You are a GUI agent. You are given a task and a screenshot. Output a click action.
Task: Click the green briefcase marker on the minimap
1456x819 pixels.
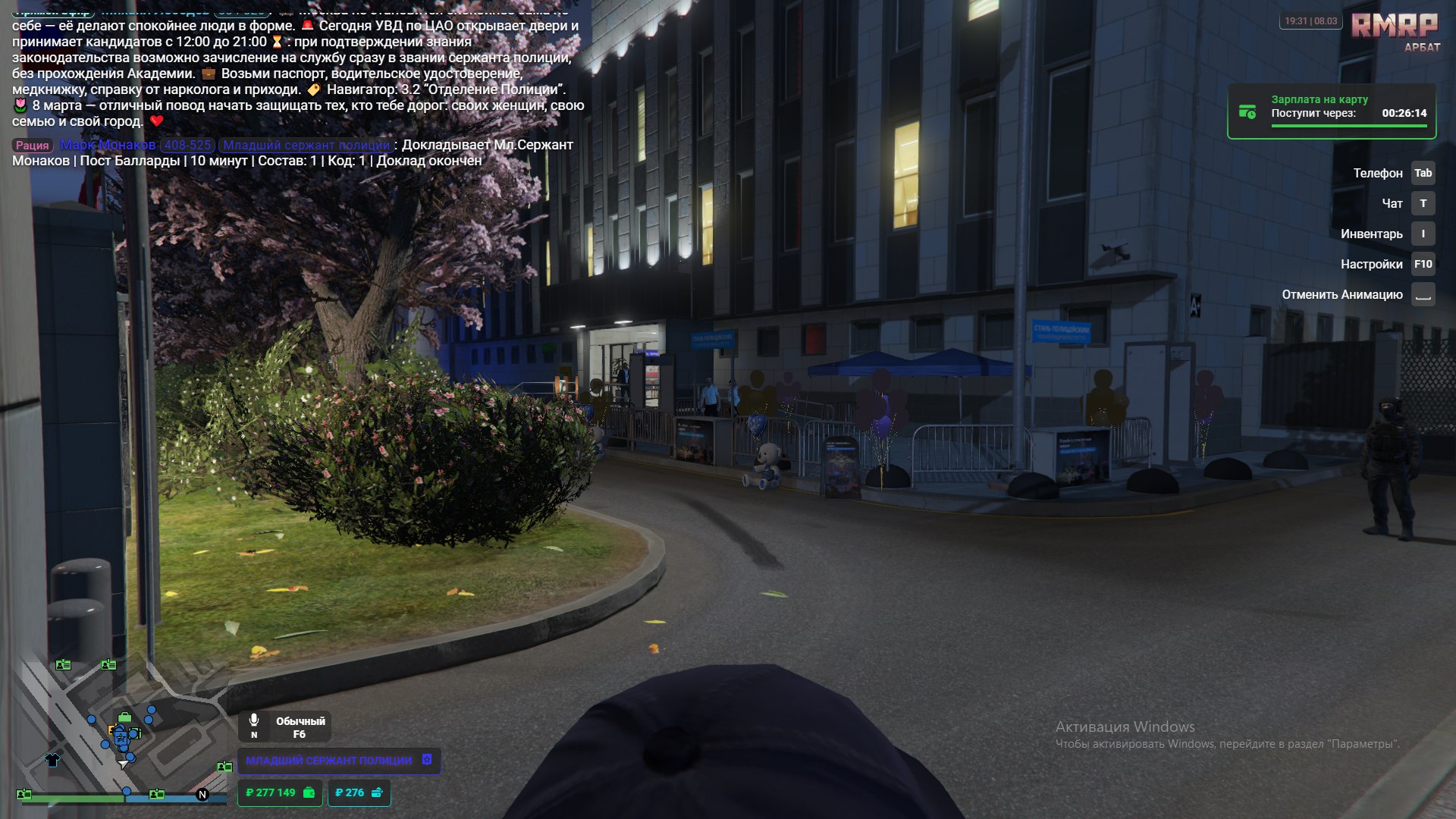[124, 717]
